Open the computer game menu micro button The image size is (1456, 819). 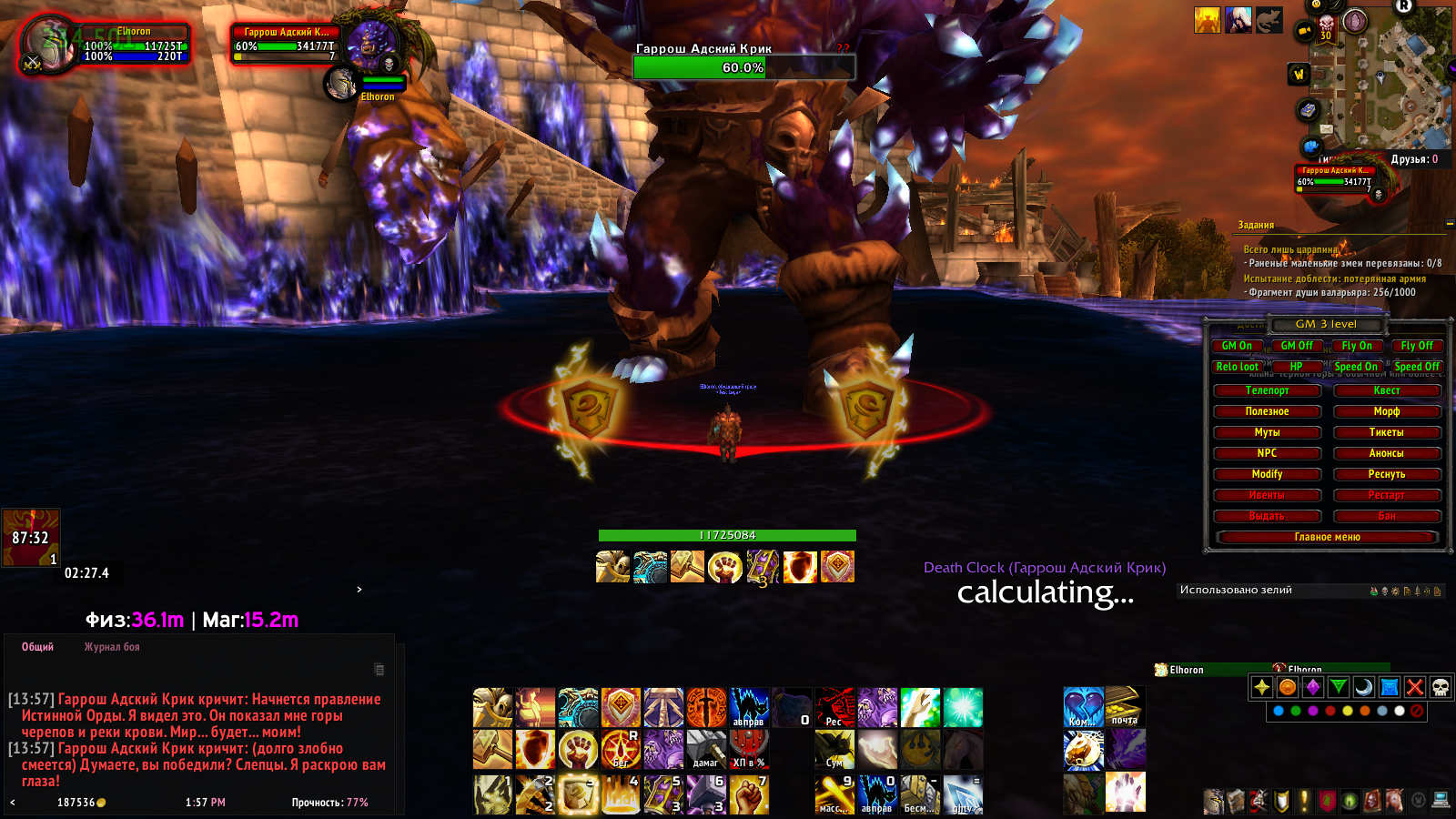[x=1440, y=801]
